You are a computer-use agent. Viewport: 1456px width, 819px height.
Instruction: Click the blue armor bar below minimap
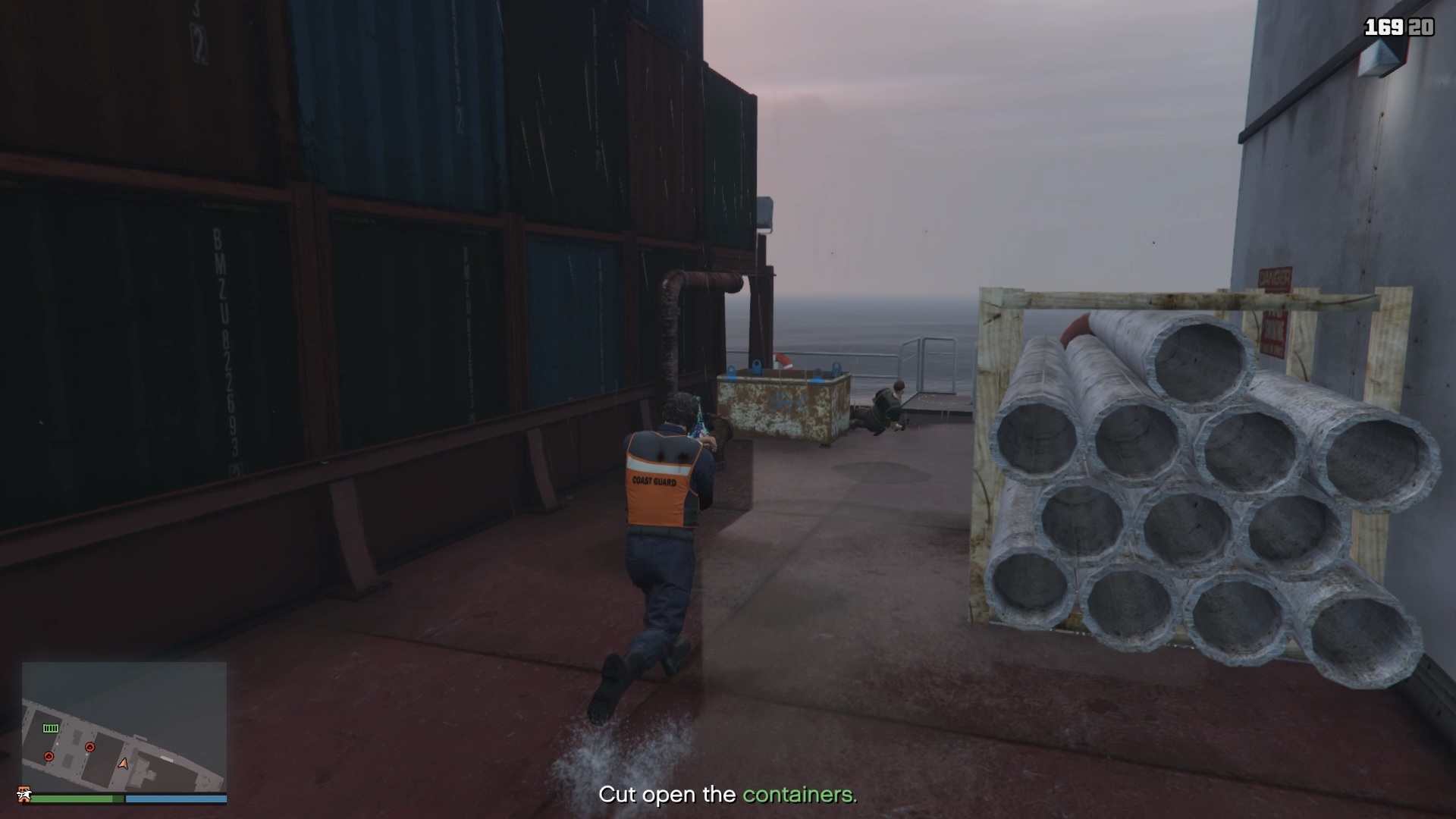[x=176, y=799]
